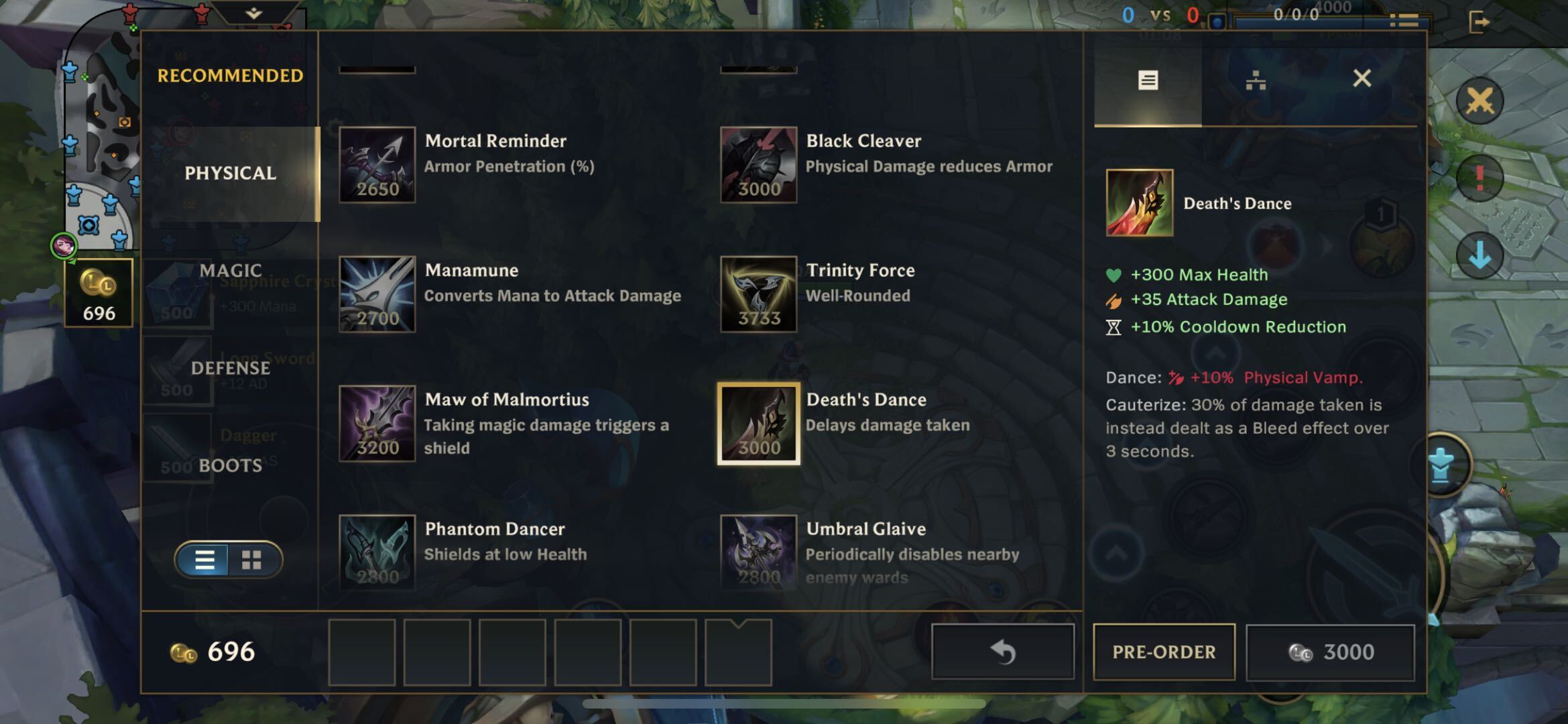The image size is (1568, 724).
Task: Show the Defense items category
Action: click(x=230, y=368)
